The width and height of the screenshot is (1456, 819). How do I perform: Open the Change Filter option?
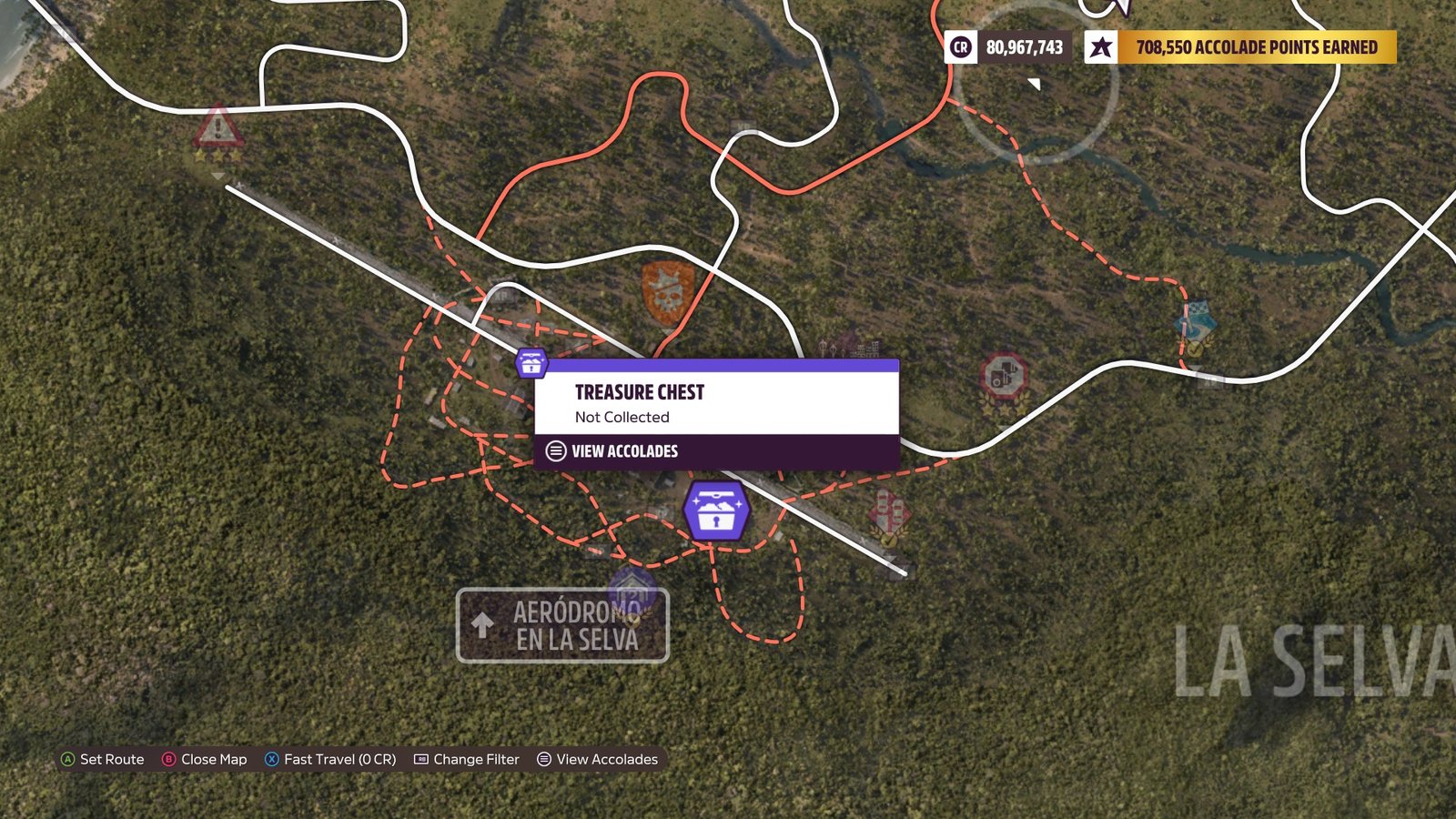467,759
